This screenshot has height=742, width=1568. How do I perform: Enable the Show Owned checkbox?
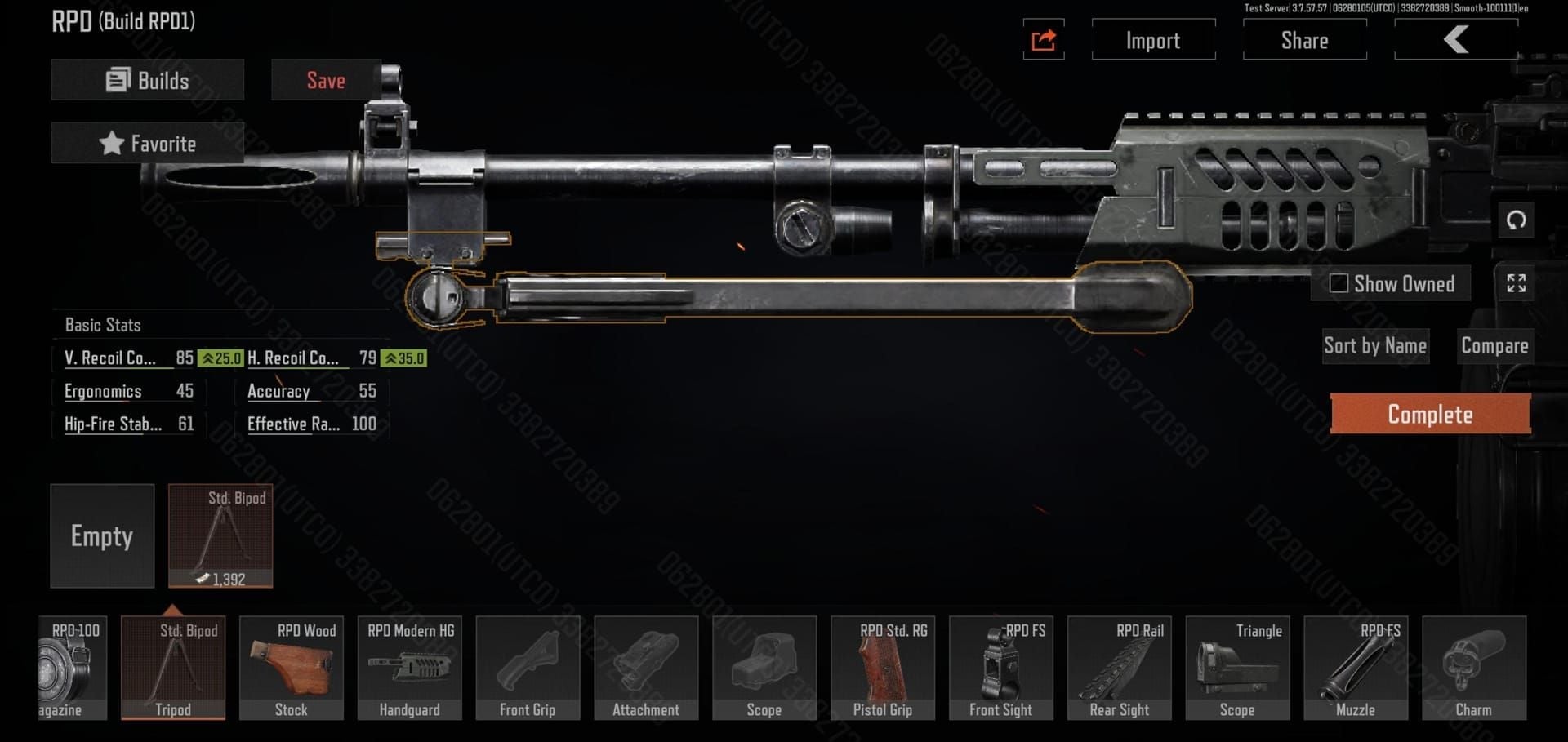pos(1339,283)
